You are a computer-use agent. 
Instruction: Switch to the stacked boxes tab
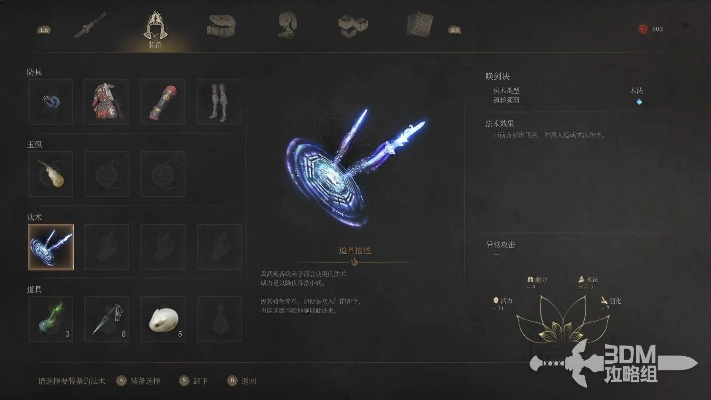click(352, 24)
